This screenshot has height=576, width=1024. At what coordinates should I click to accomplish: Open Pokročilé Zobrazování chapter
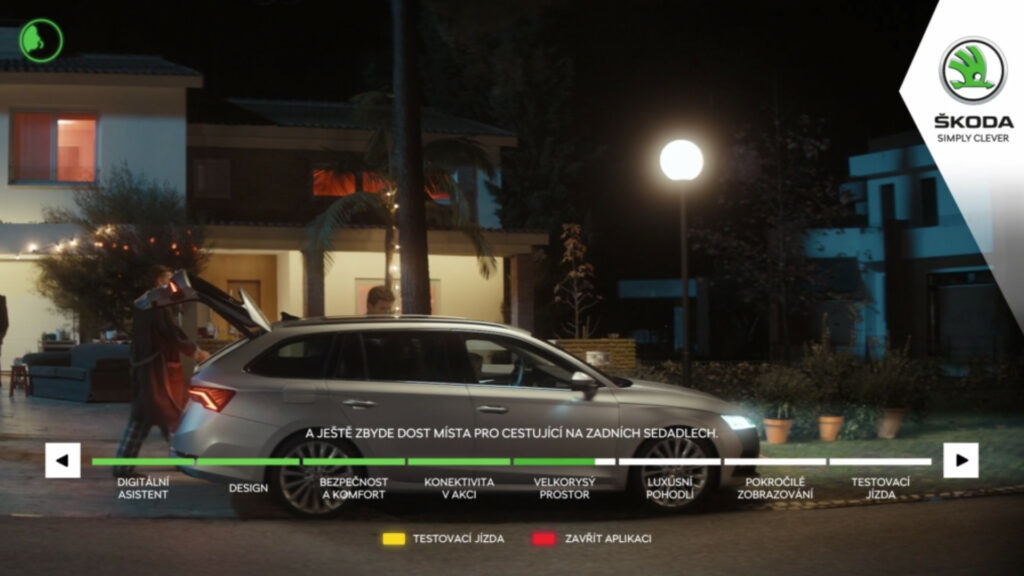click(x=775, y=488)
